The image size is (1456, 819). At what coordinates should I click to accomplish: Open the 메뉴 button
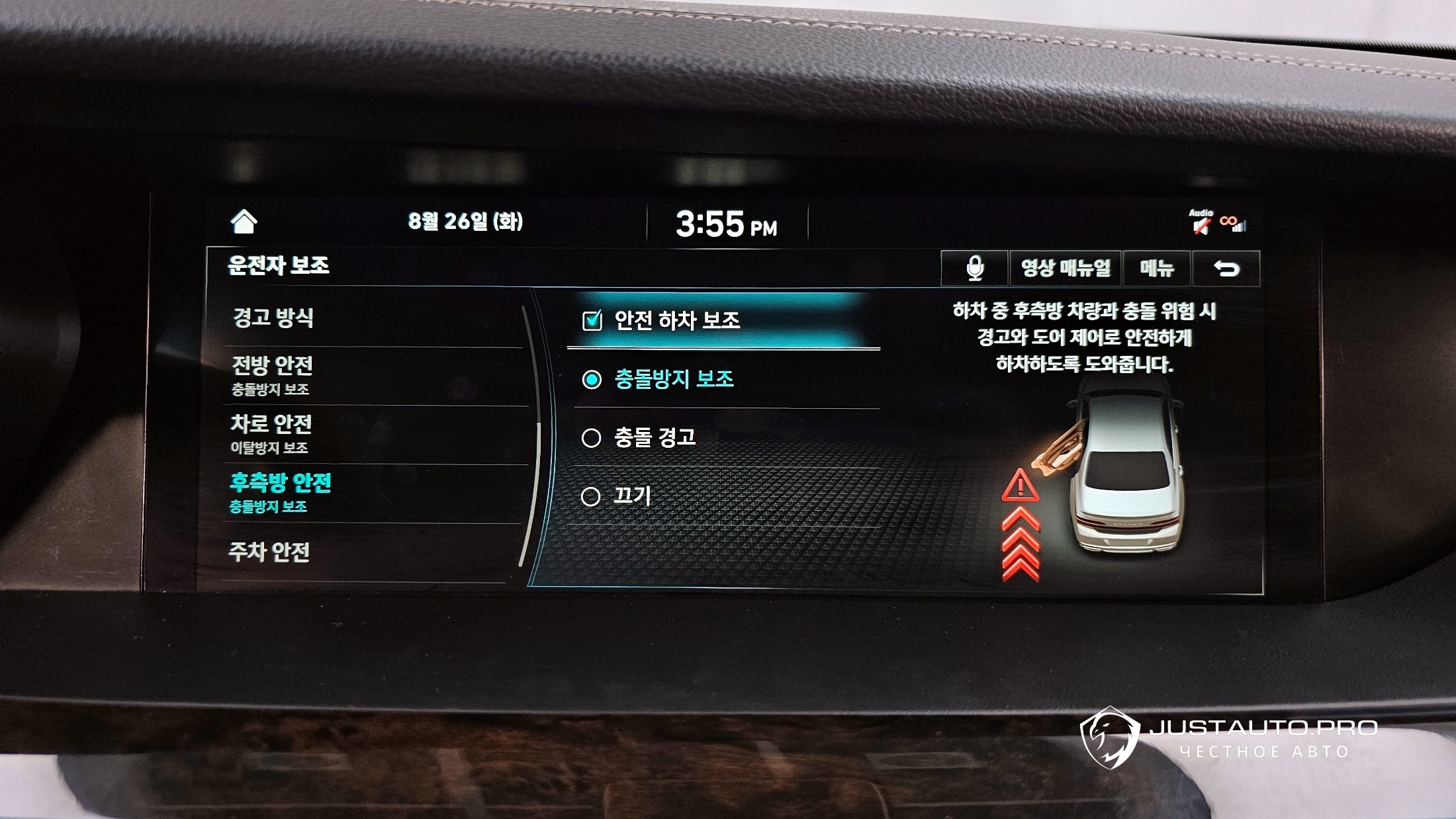click(1157, 269)
